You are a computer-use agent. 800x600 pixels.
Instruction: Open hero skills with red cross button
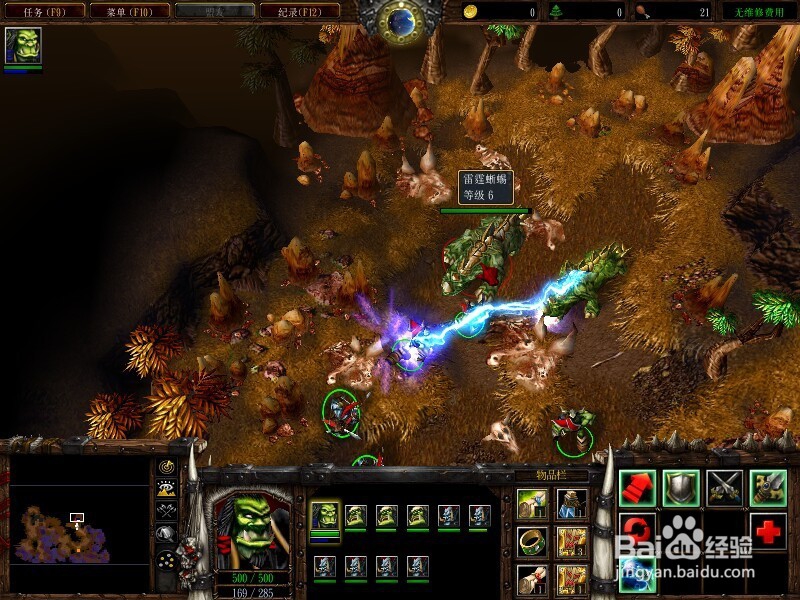click(x=768, y=531)
